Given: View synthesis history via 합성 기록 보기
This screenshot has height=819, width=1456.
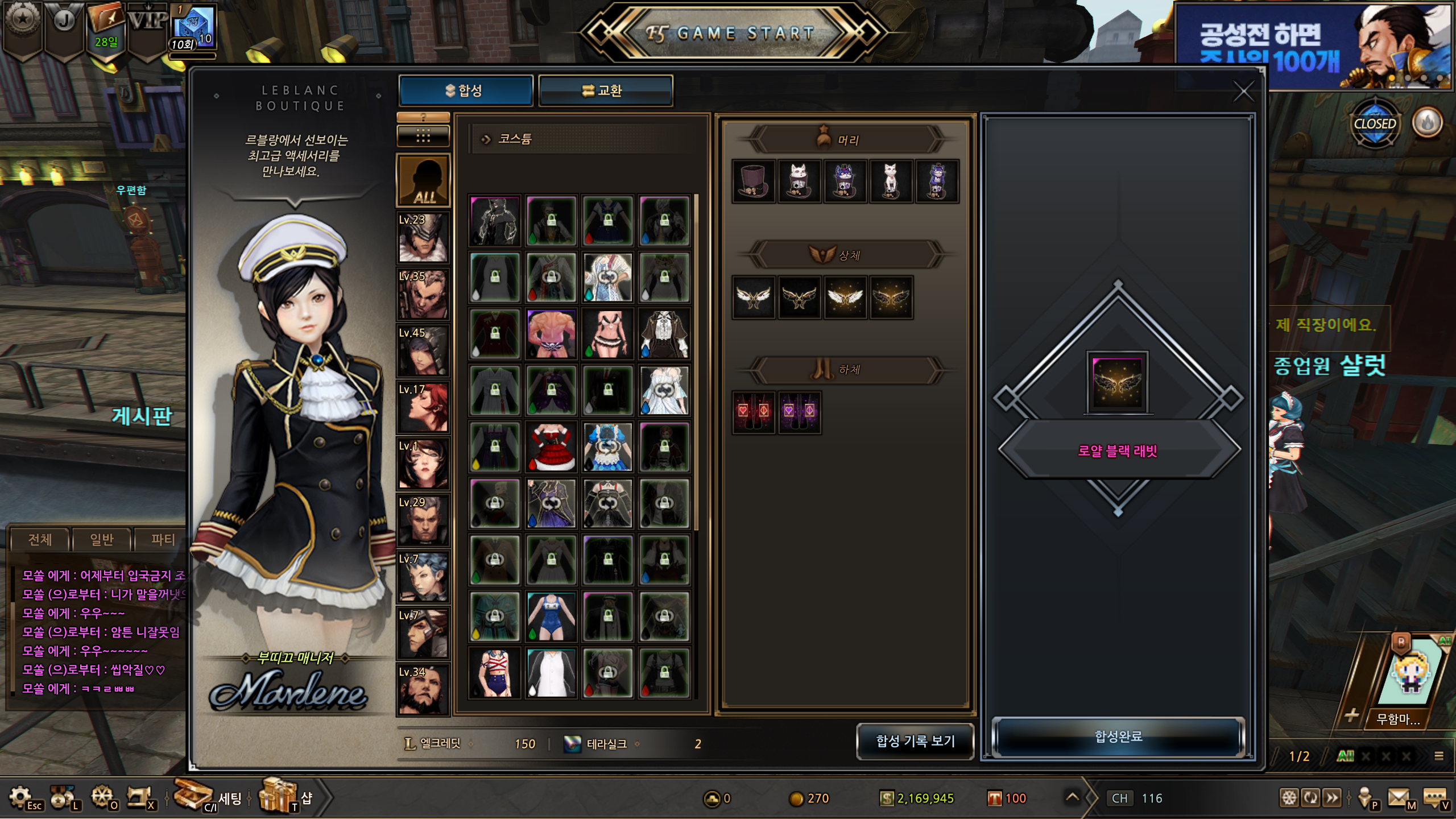Looking at the screenshot, I should (915, 741).
